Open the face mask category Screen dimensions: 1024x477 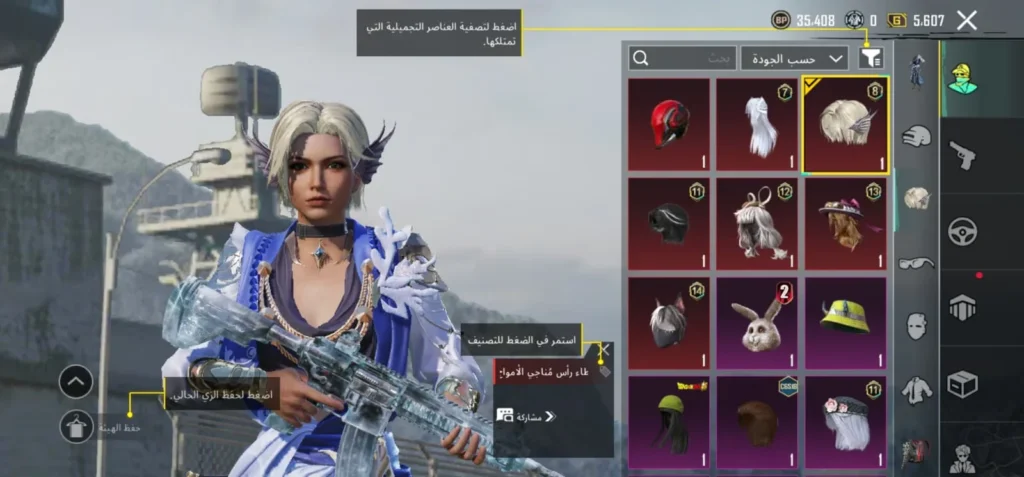pos(916,326)
